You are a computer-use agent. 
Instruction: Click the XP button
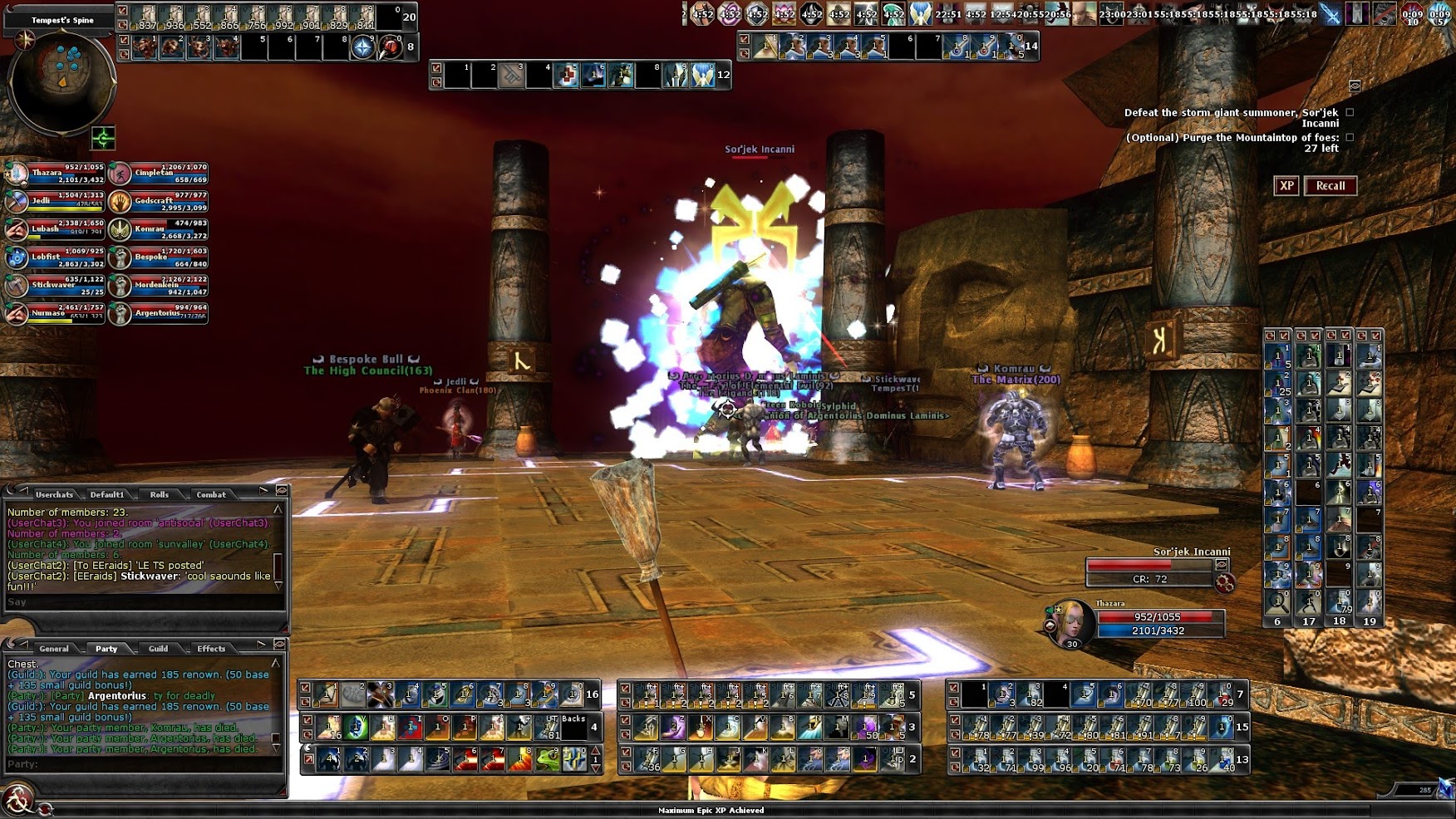click(x=1286, y=186)
